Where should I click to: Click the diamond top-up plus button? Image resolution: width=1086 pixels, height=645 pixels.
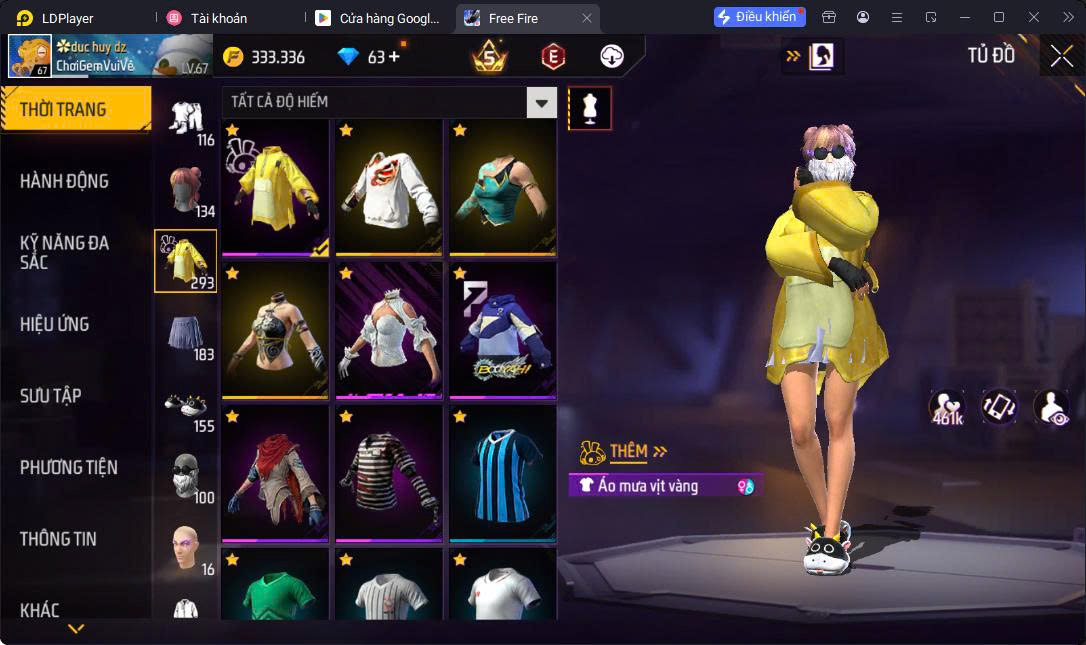[394, 57]
